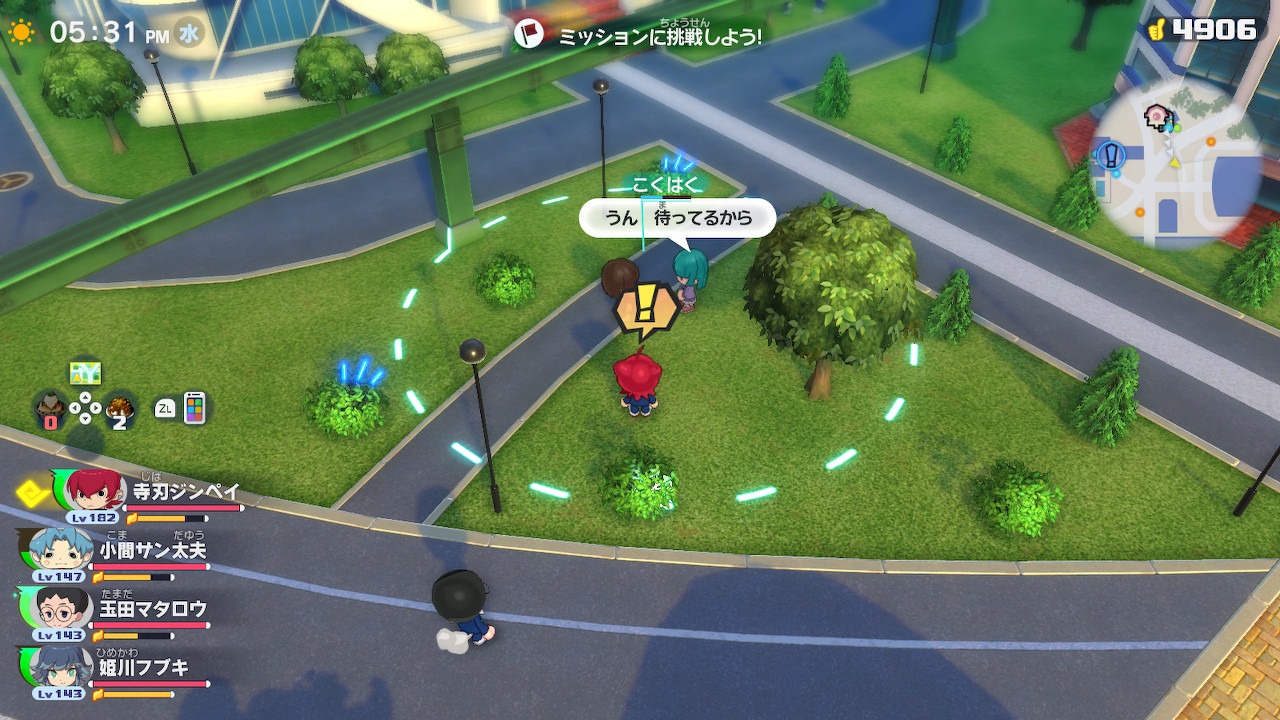Open the mission tracker flag icon

coord(528,34)
